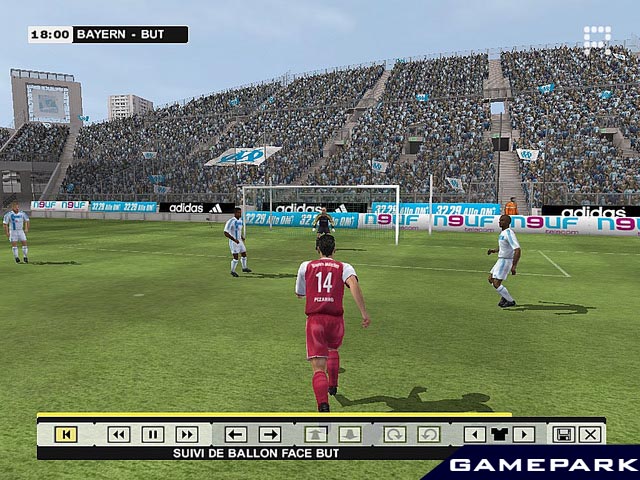640x480 pixels.
Task: Pause the replay
Action: (x=152, y=434)
